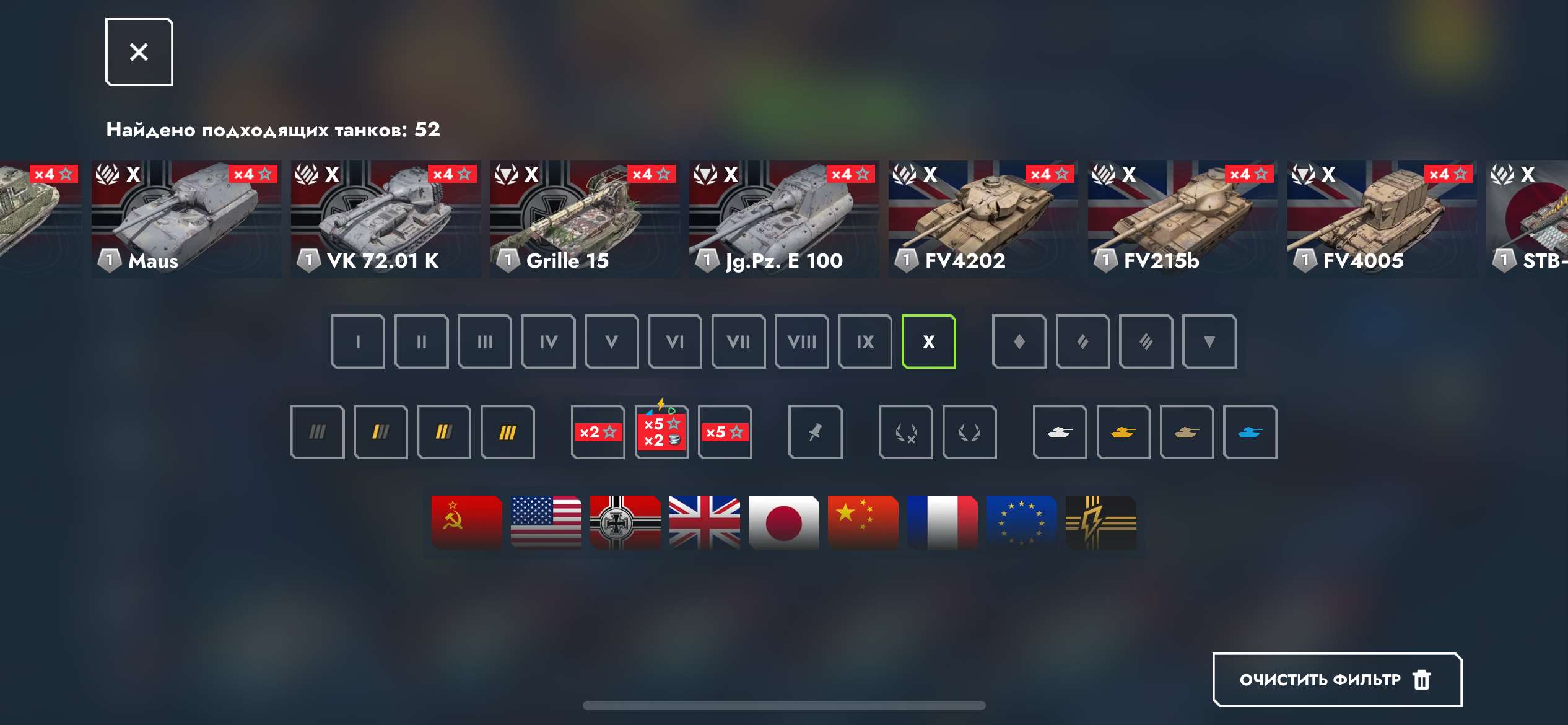Screen dimensions: 1568x725
Task: Select the single diamond rating filter icon
Action: point(1019,341)
